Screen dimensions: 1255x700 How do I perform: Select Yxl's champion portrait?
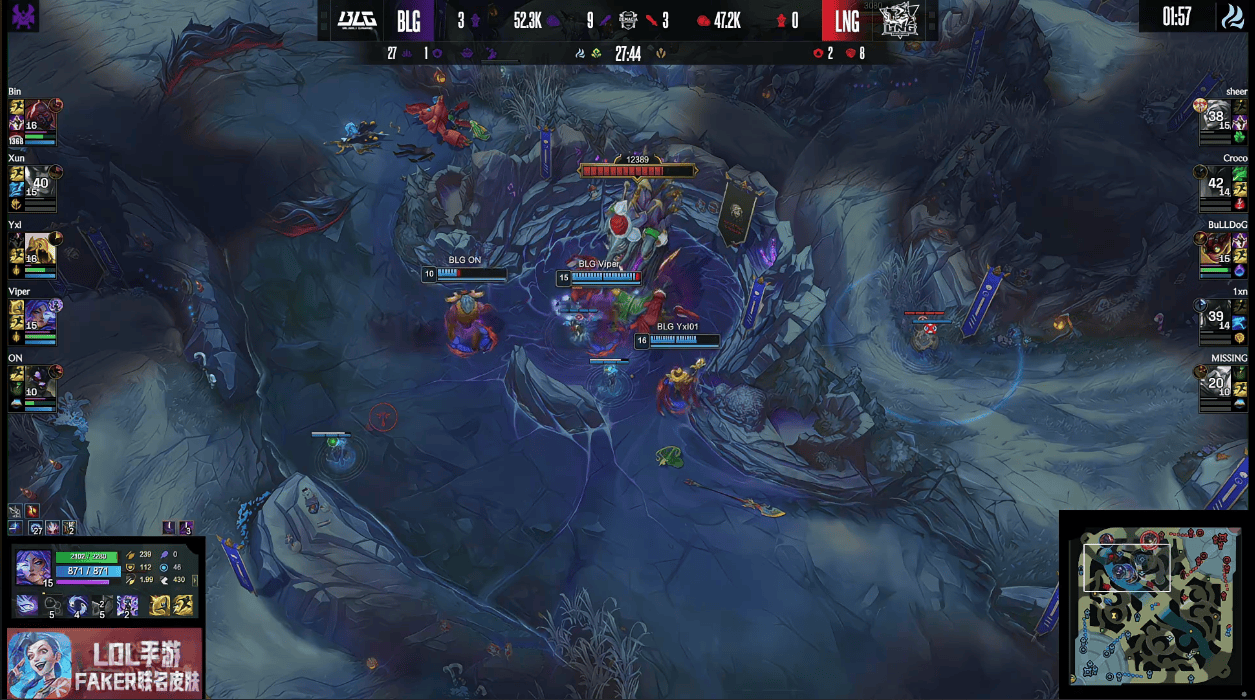pos(40,250)
